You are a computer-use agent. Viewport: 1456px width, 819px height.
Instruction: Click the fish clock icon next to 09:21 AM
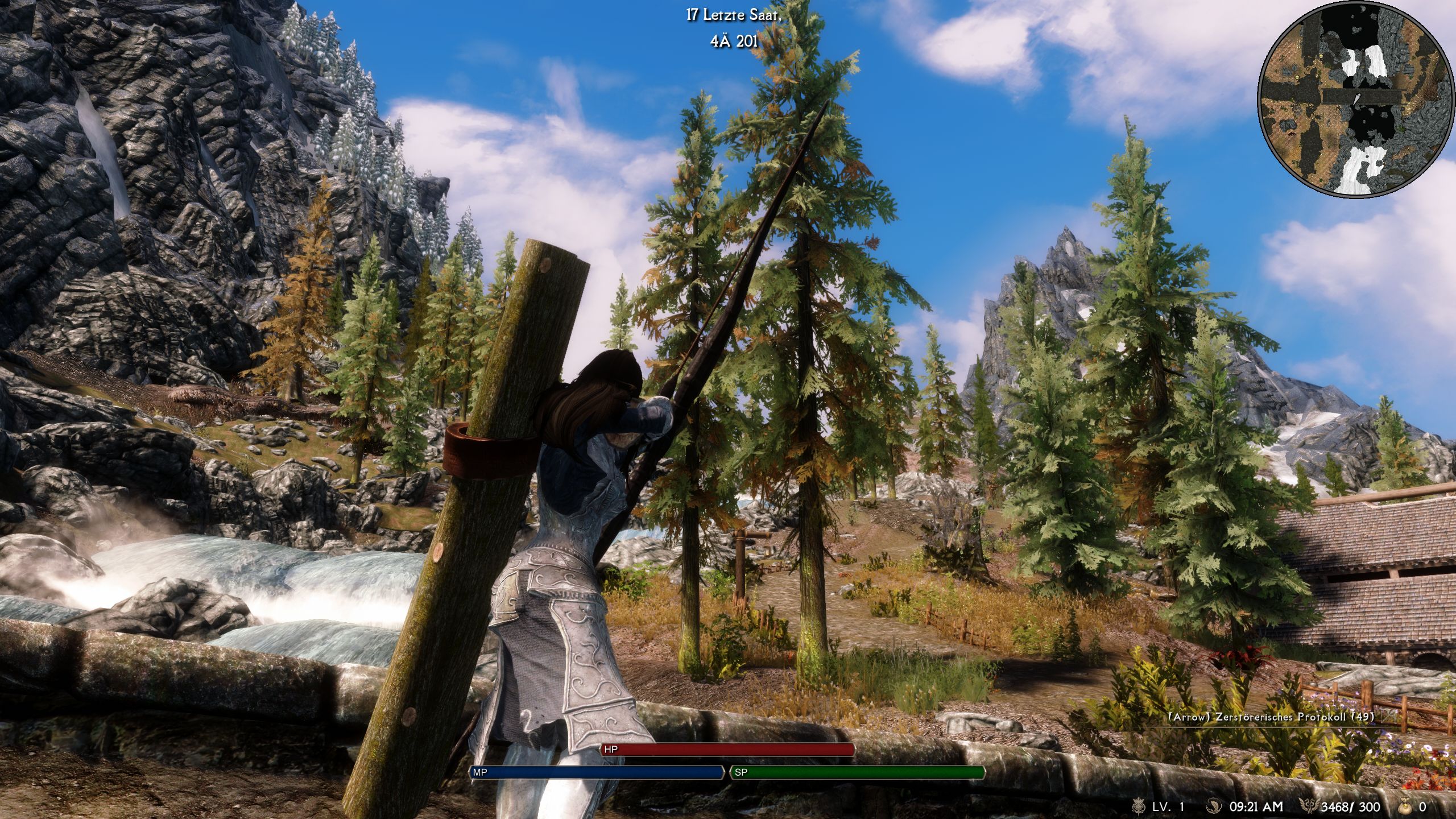1214,807
